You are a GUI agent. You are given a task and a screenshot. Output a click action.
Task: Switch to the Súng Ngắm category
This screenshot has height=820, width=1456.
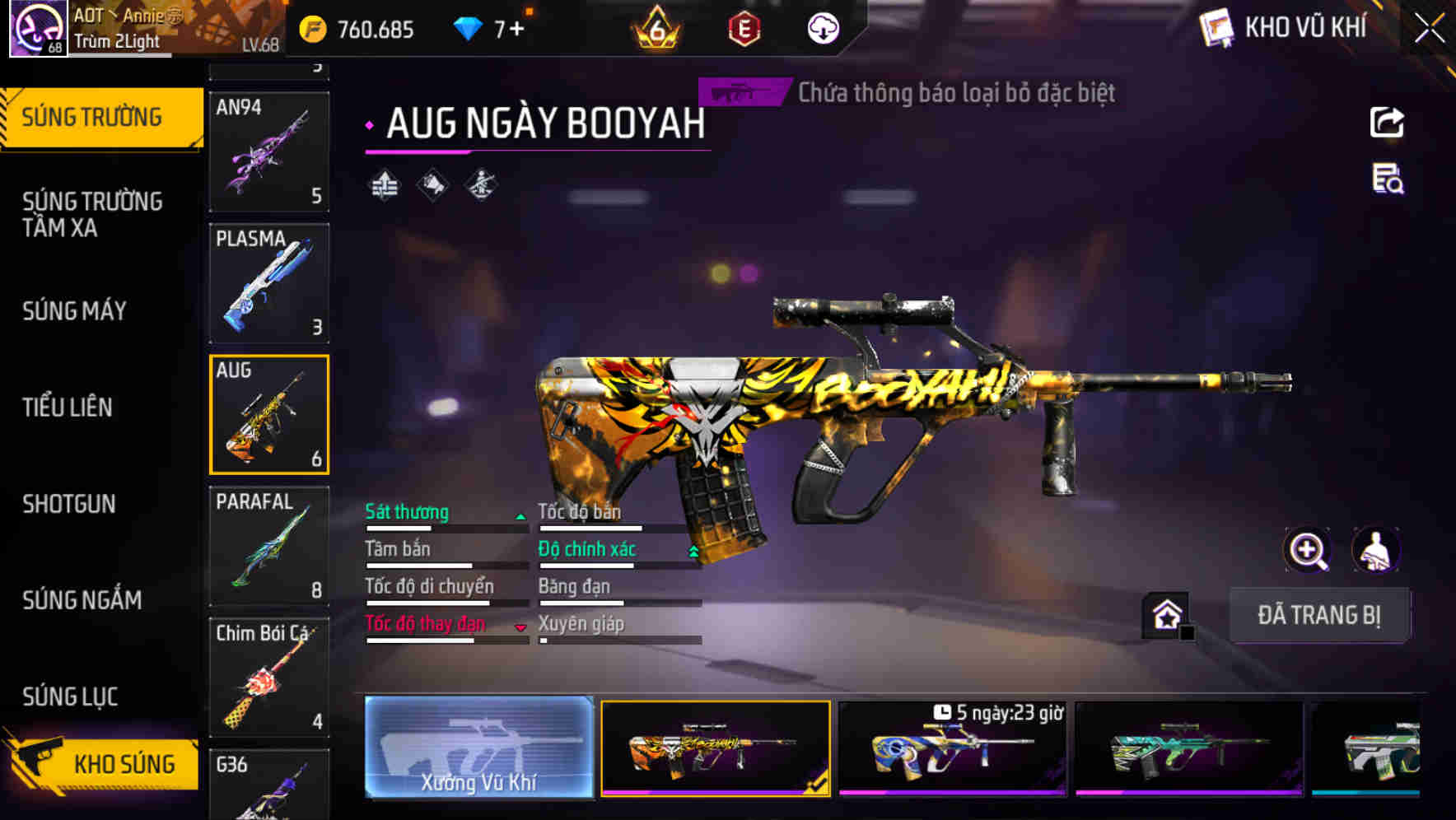82,600
